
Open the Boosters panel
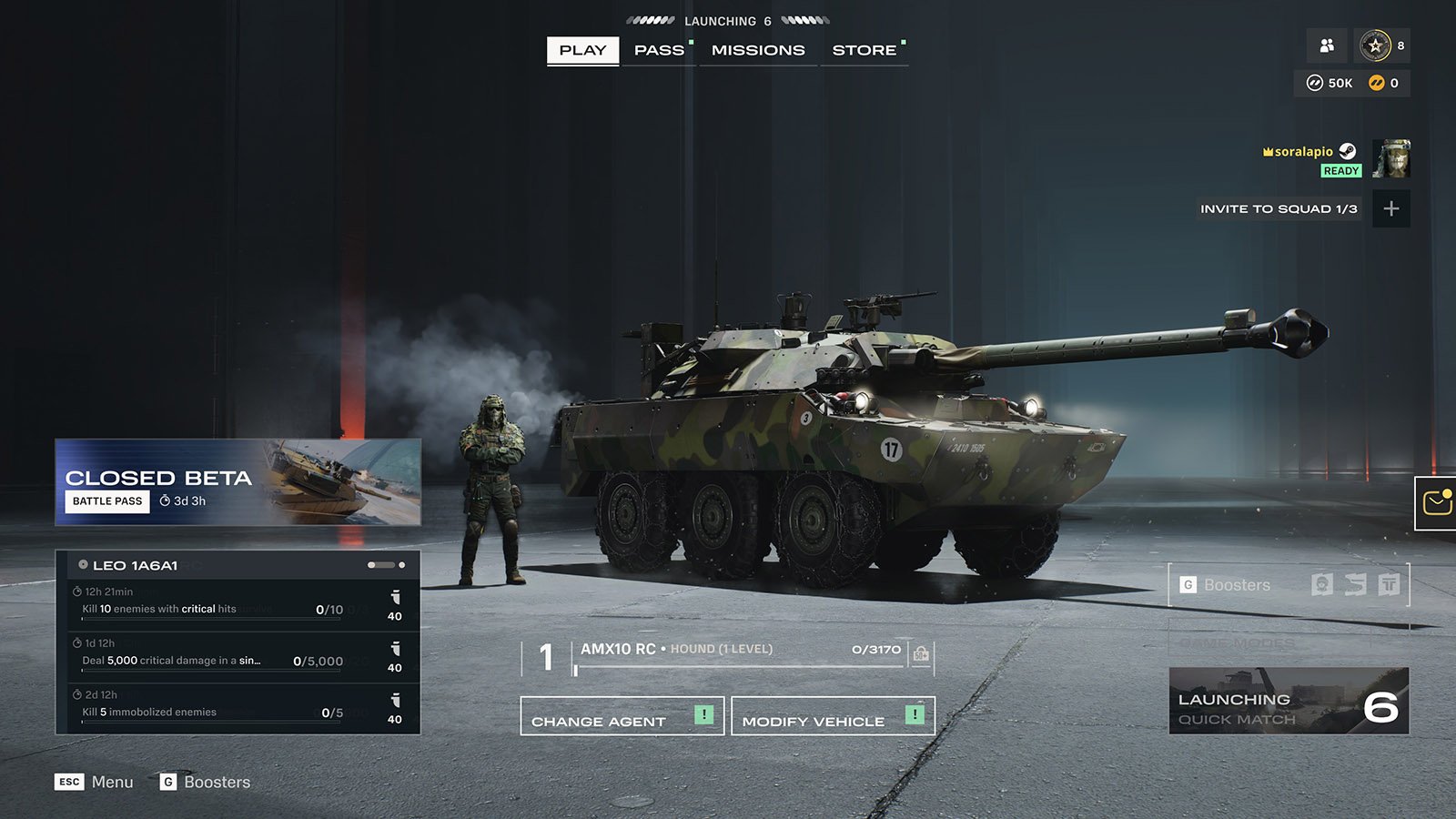pyautogui.click(x=1288, y=585)
